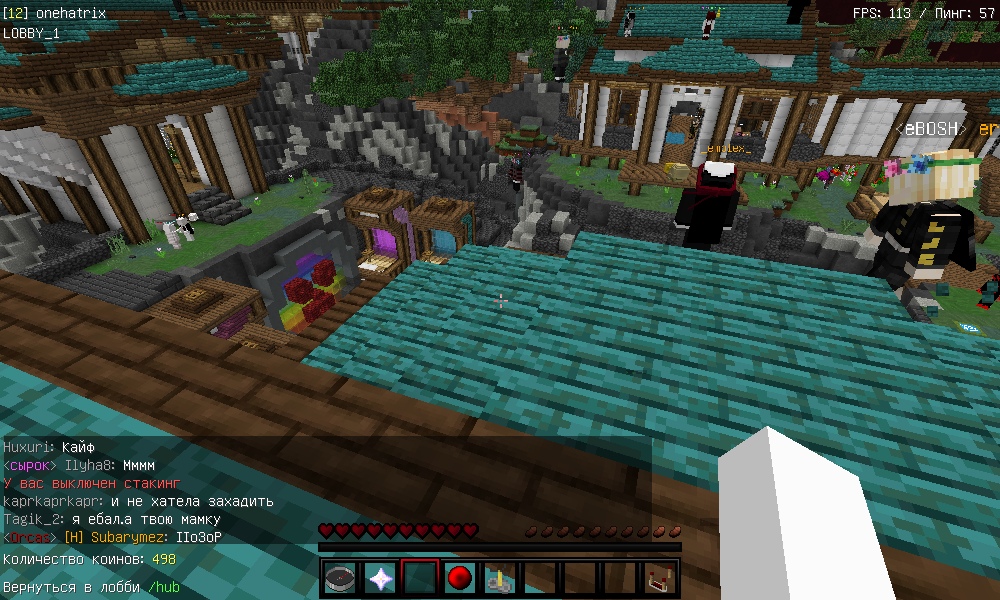Select the compass hotbar slot
Screen dimensions: 1000x600
pyautogui.click(x=340, y=578)
